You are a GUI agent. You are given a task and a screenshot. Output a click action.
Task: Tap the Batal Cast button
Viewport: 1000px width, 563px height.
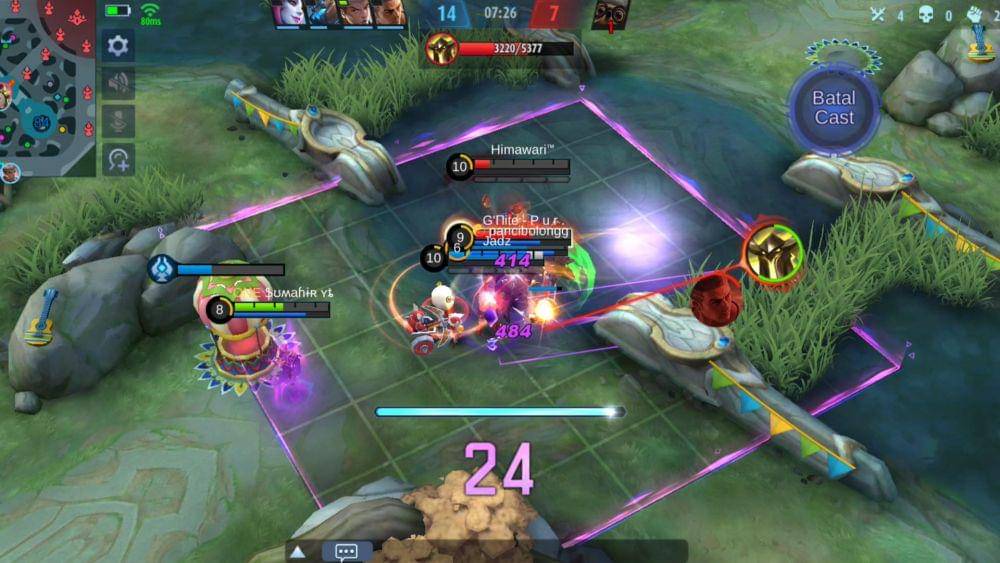coord(833,108)
